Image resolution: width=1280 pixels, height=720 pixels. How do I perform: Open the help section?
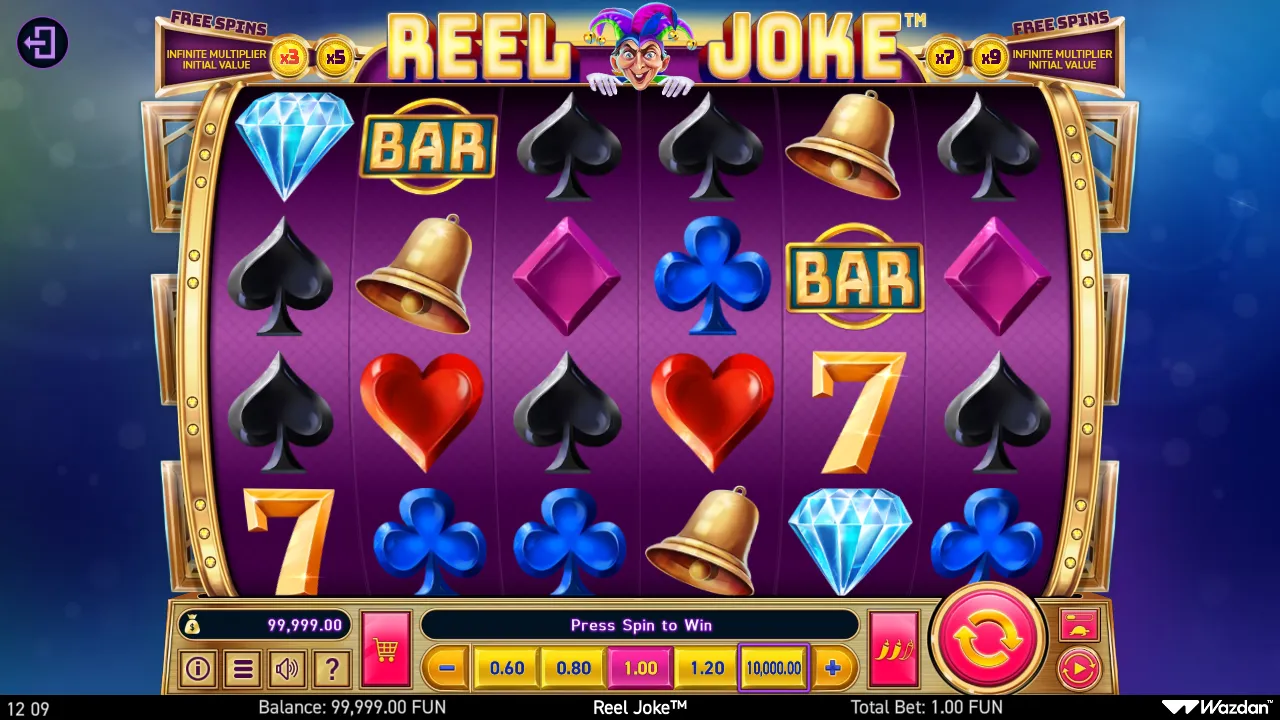pyautogui.click(x=332, y=668)
